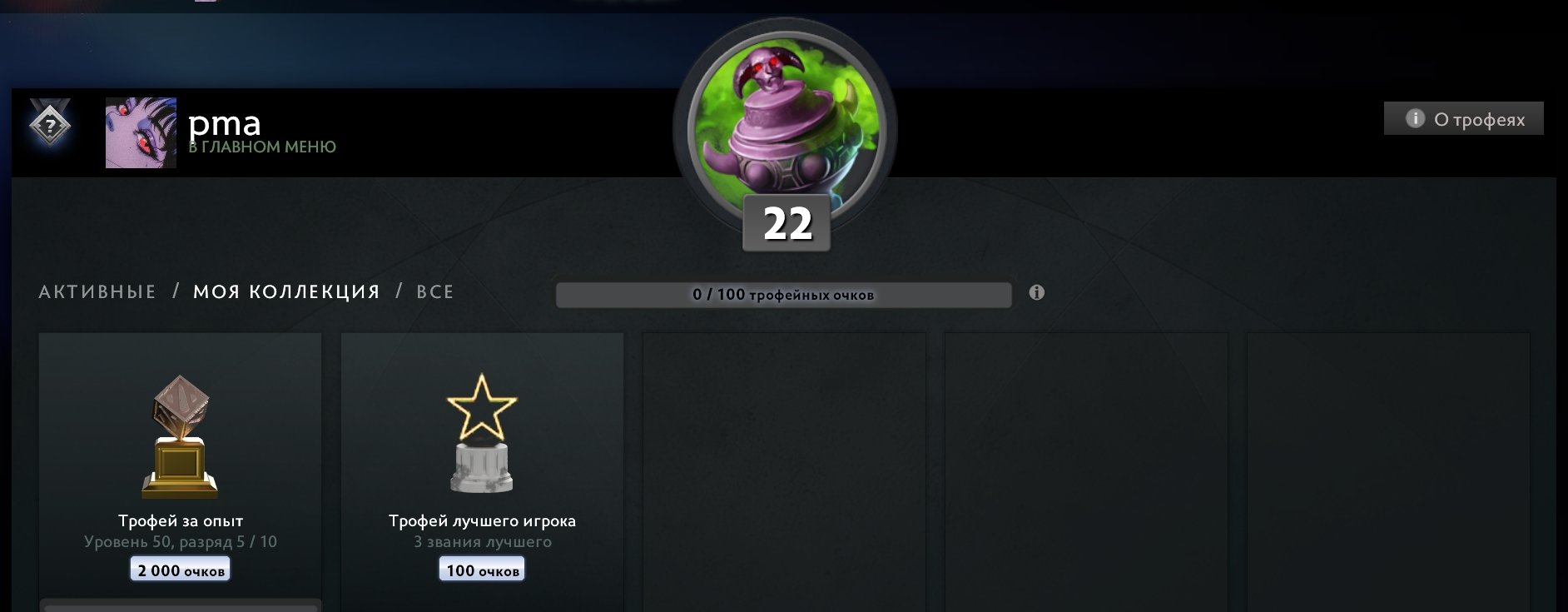
Task: Open the Spectre player avatar portrait
Action: (140, 132)
